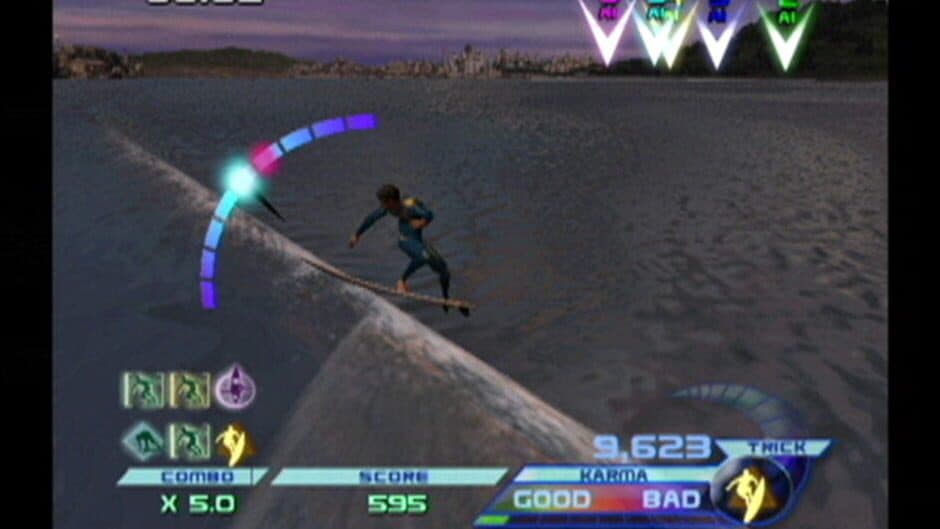Pick the magenta AI surfer marker
940x529 pixels.
pyautogui.click(x=607, y=28)
